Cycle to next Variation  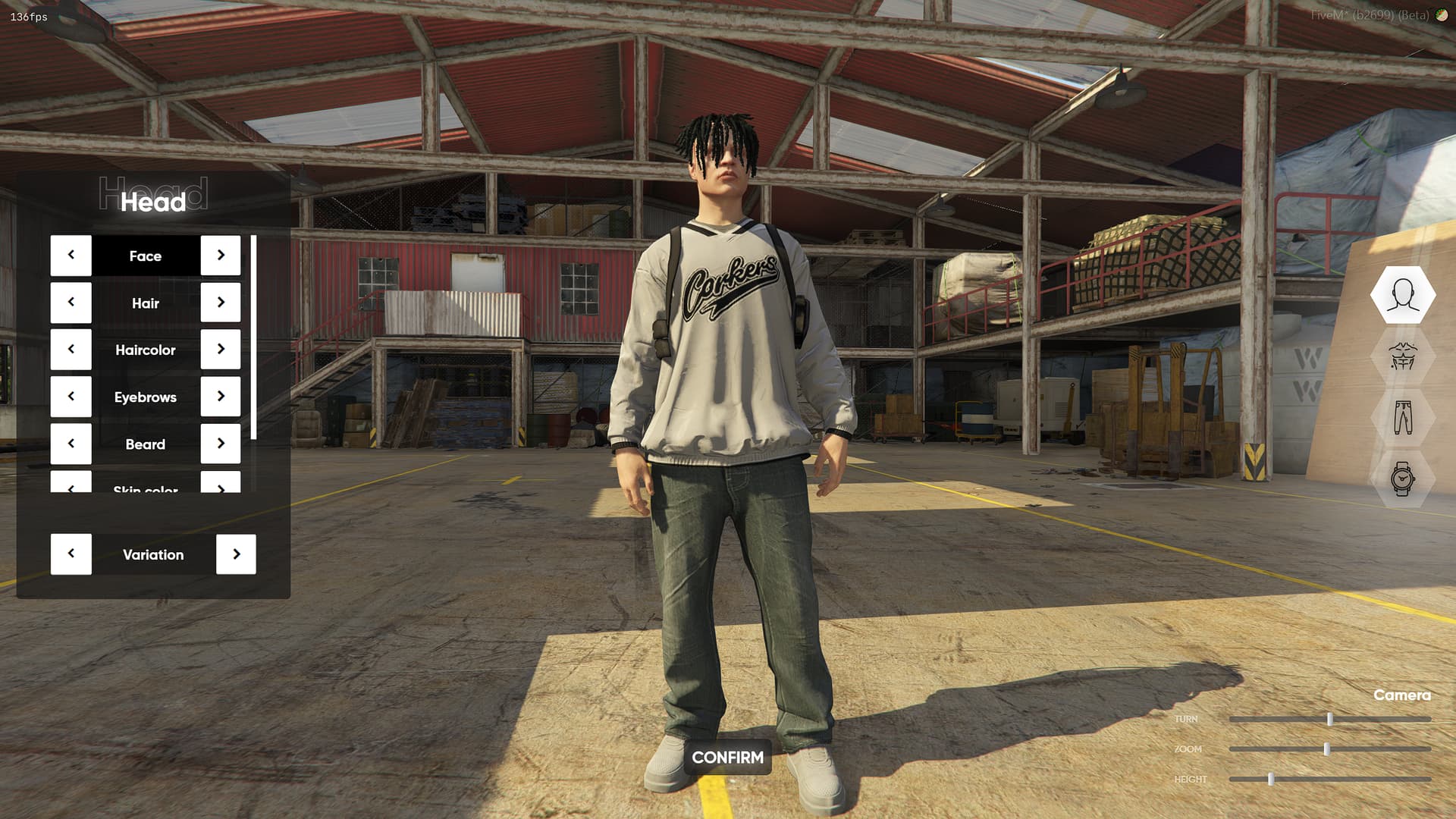[236, 554]
